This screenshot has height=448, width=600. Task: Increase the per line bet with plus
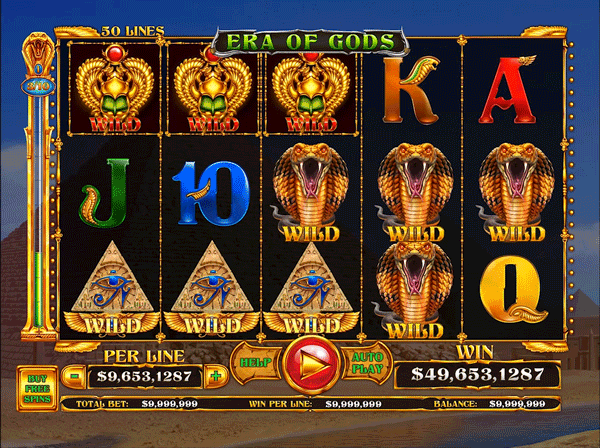[214, 377]
